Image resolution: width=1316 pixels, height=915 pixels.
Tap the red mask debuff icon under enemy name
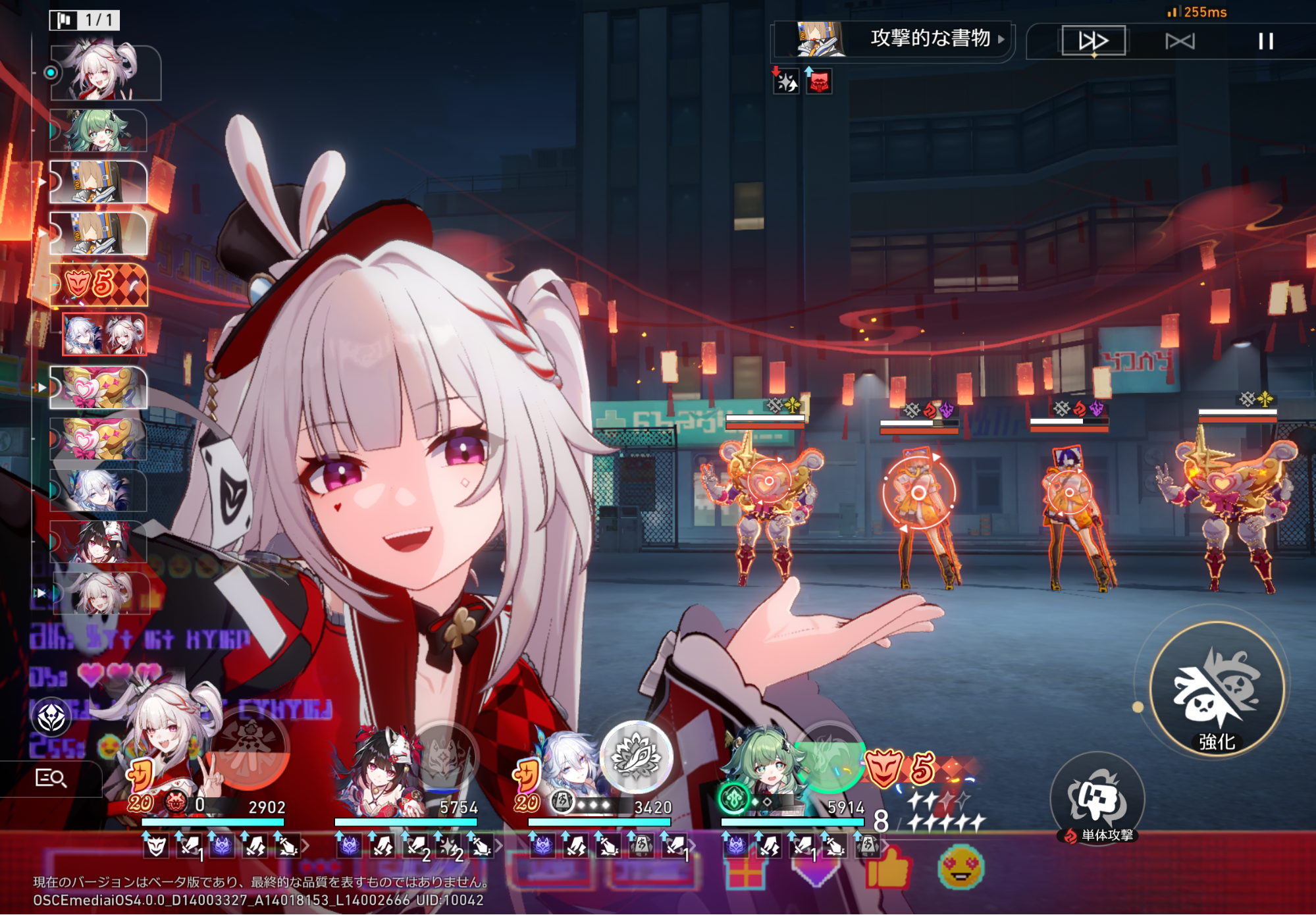pos(819,82)
